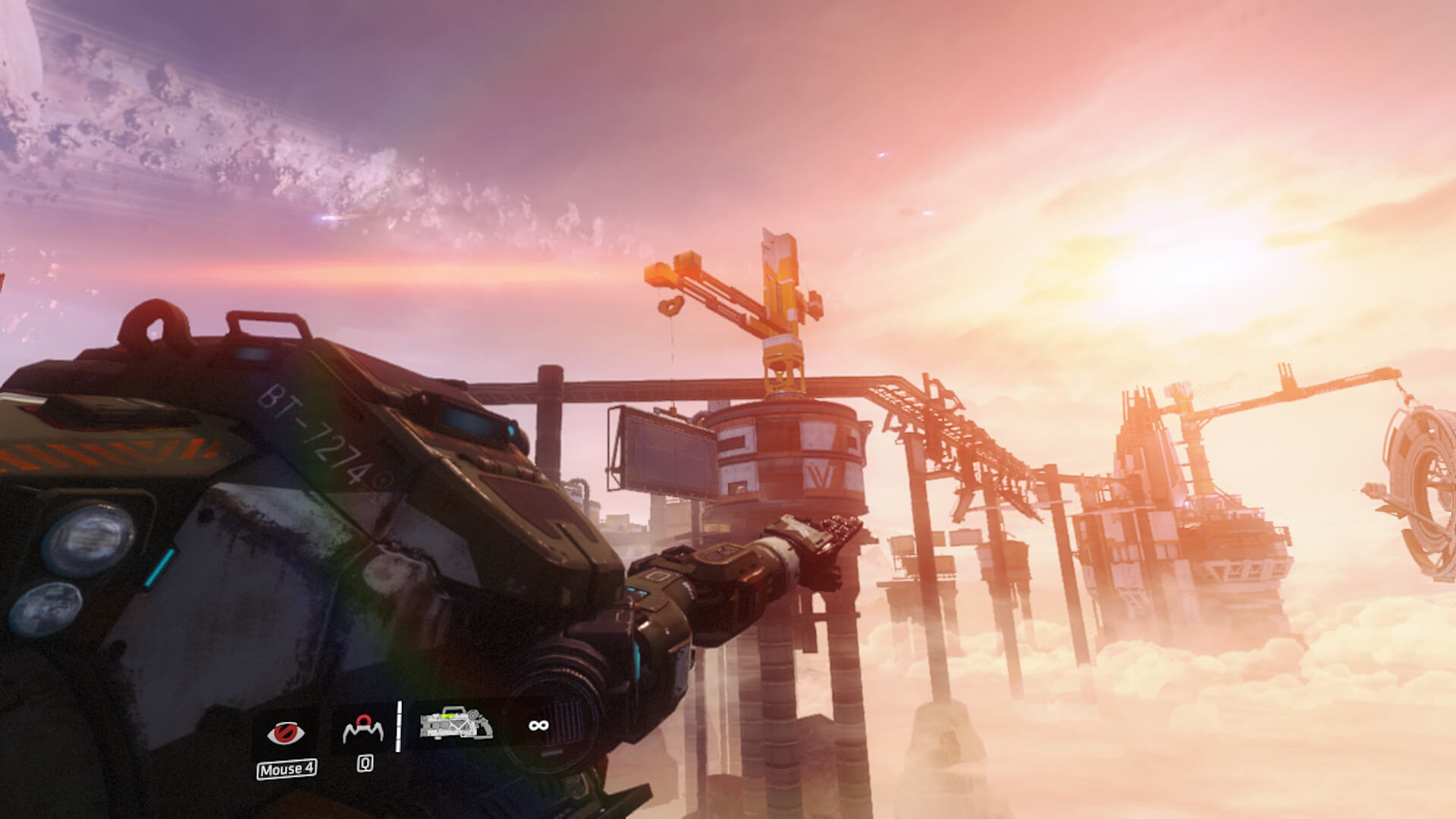Toggle cloak via the crossed-out eye indicator

point(287,733)
